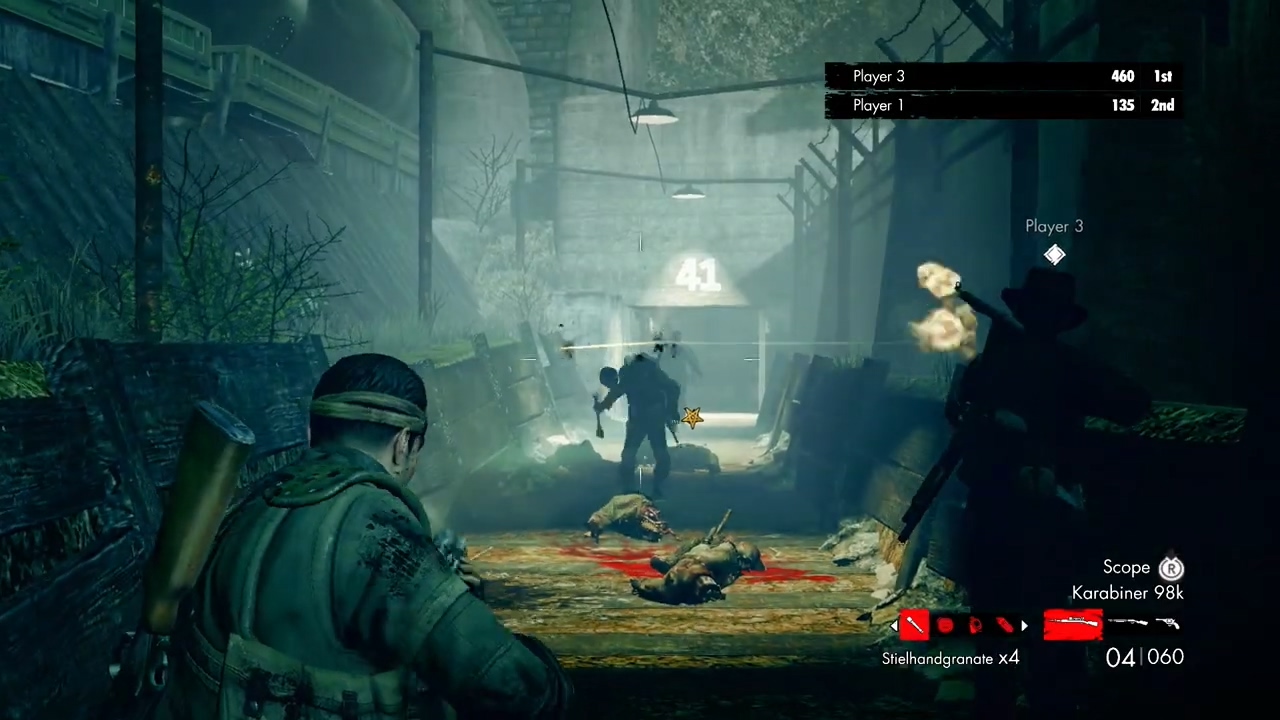Switch to the shotgun secondary weapon
The width and height of the screenshot is (1280, 720).
pyautogui.click(x=1128, y=624)
